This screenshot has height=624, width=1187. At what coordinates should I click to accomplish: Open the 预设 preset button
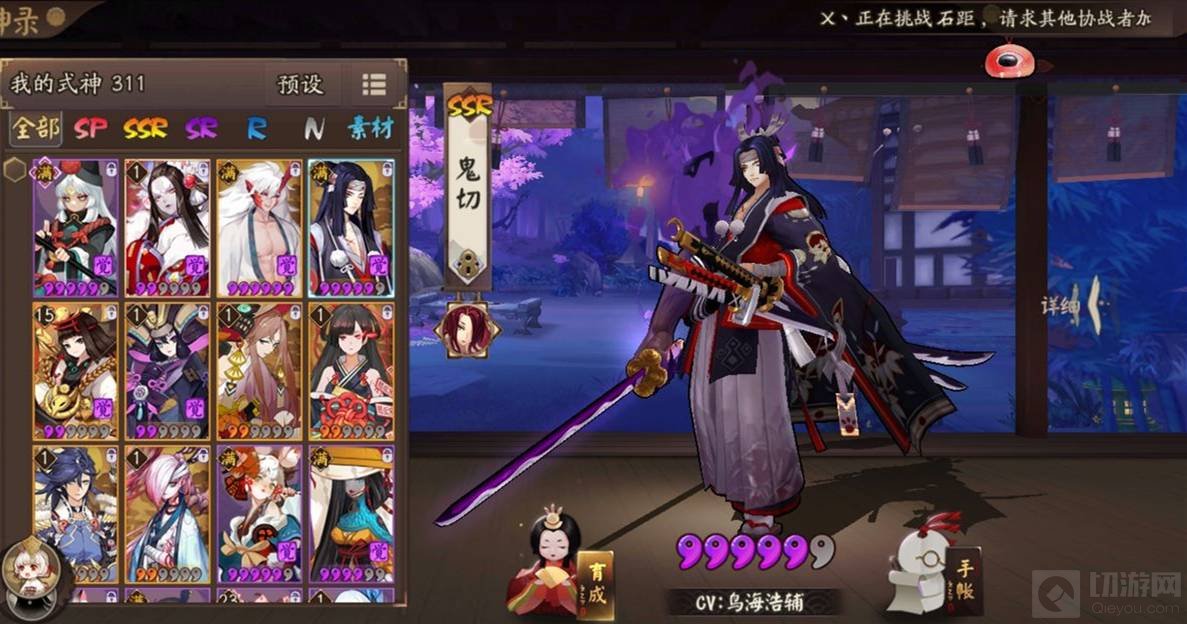point(300,85)
